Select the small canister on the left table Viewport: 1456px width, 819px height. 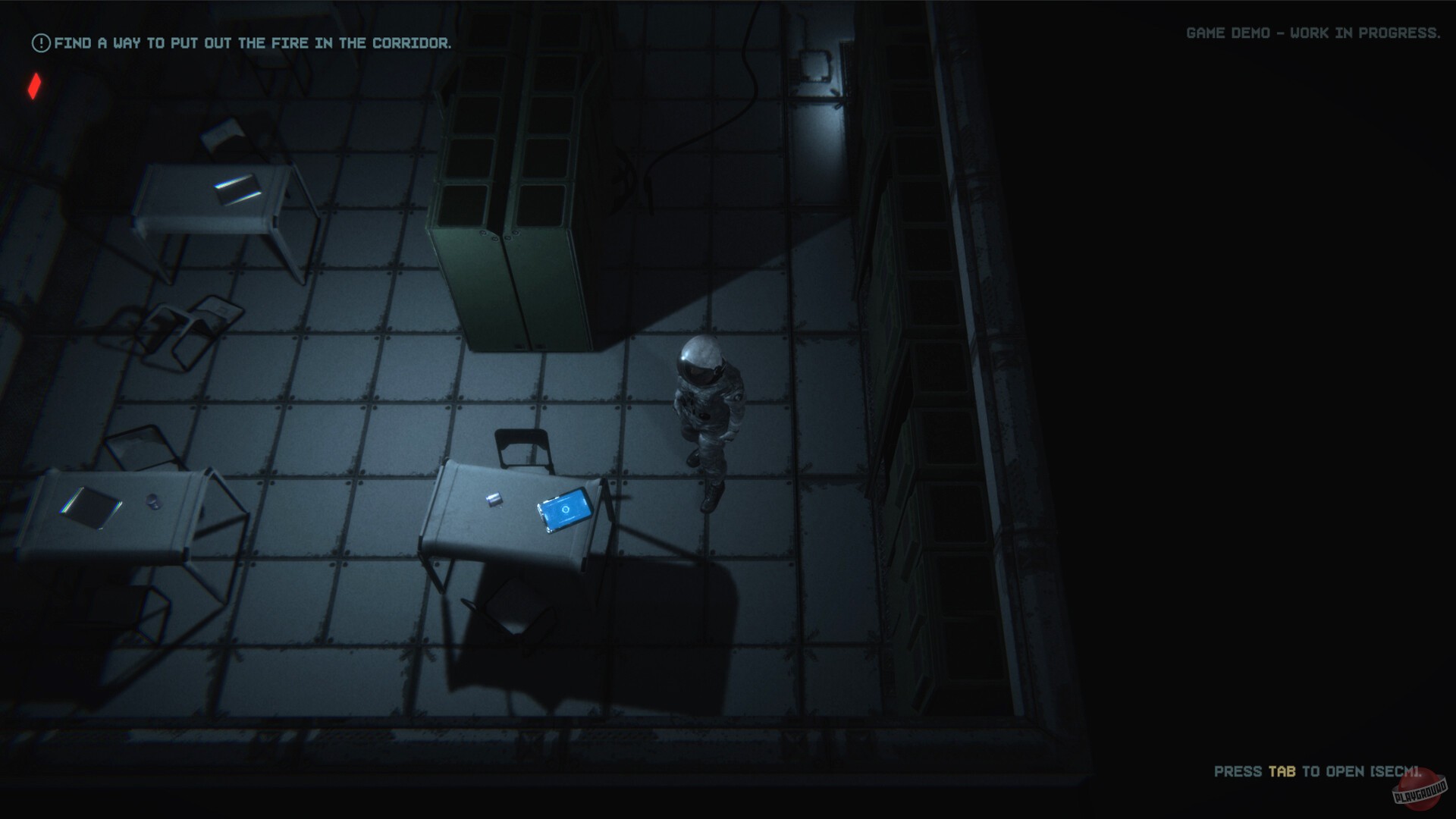pyautogui.click(x=152, y=503)
